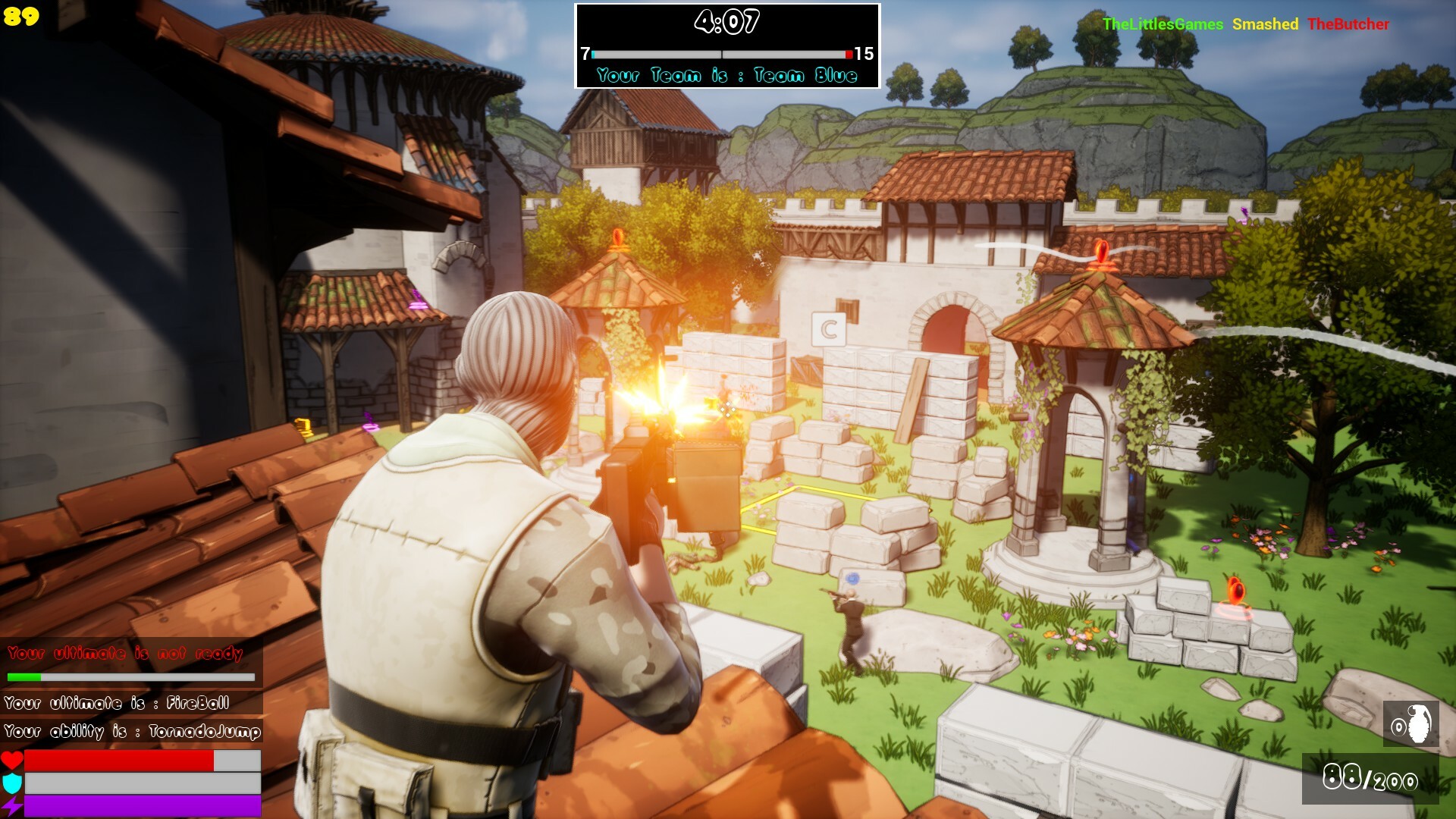Expand the 'Your ability is : TornadoJump' panel
Screen dimensions: 1456x819
[x=130, y=732]
